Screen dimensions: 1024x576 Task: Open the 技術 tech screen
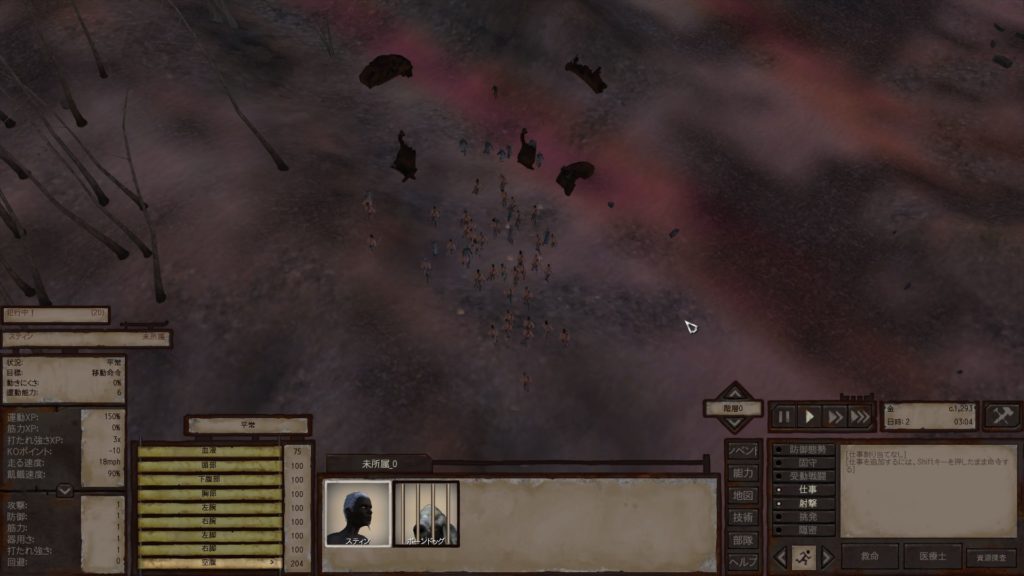click(743, 517)
